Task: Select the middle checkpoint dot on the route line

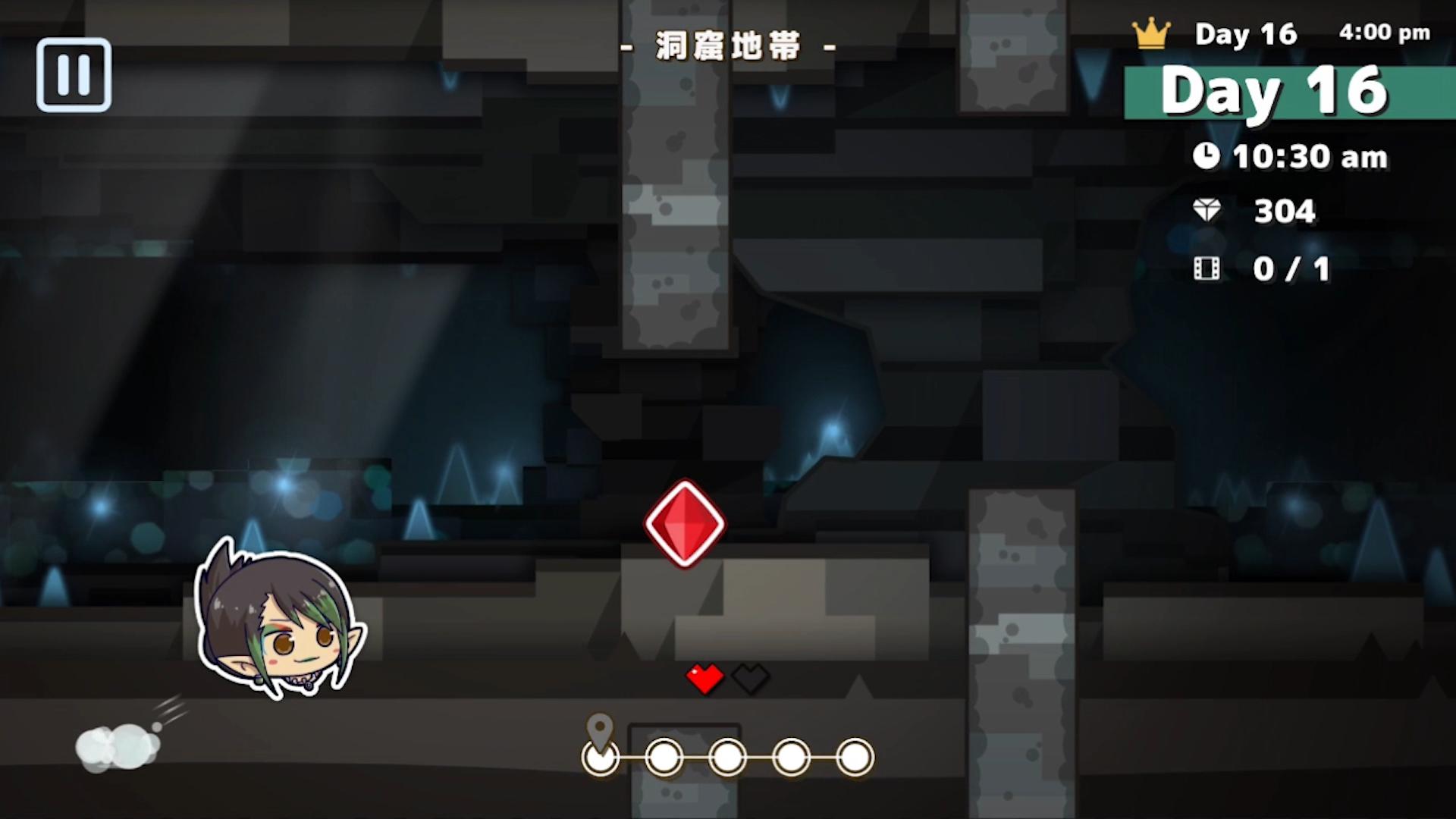Action: 726,758
